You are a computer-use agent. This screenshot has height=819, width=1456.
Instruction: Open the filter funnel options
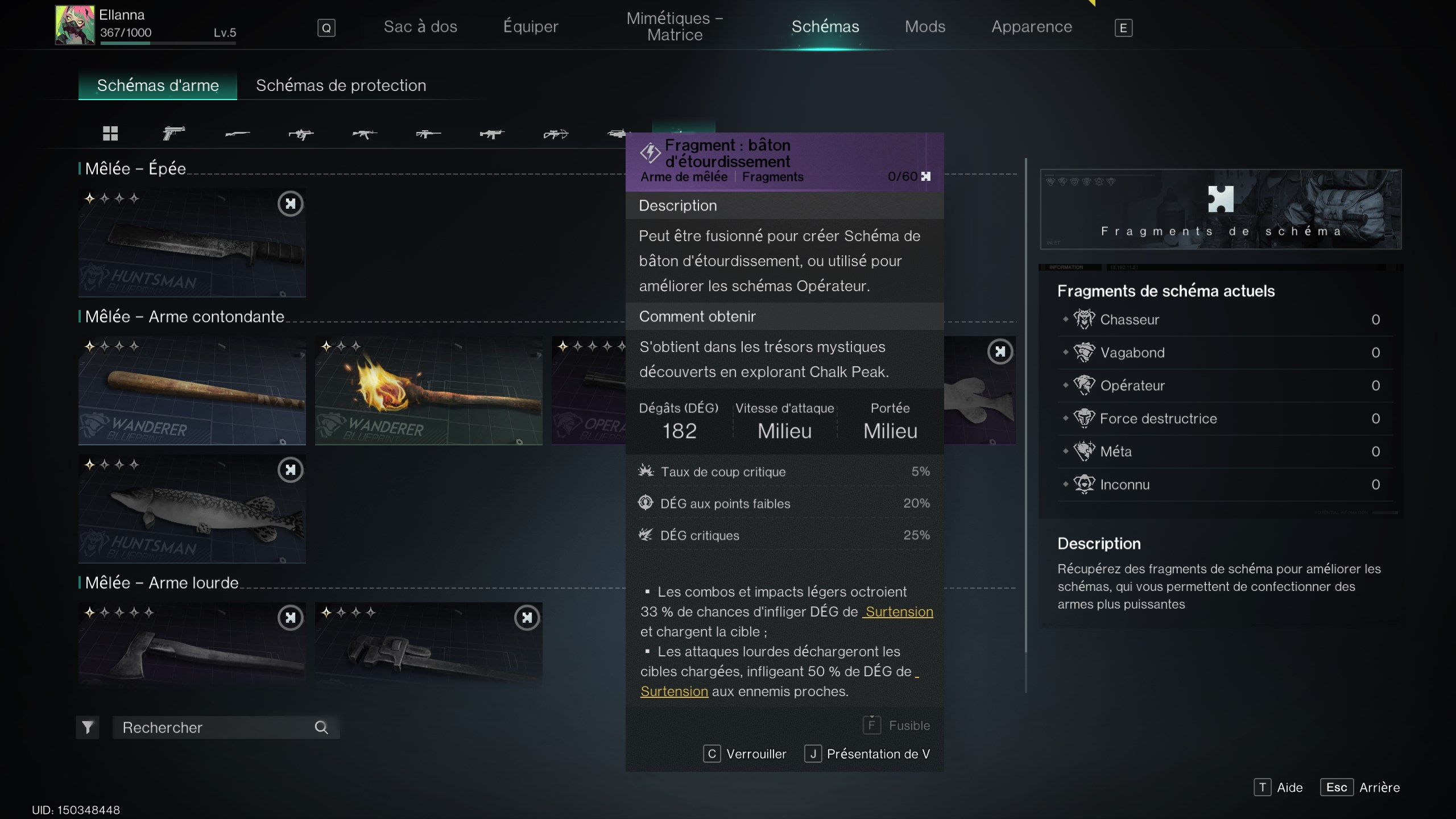[x=88, y=727]
